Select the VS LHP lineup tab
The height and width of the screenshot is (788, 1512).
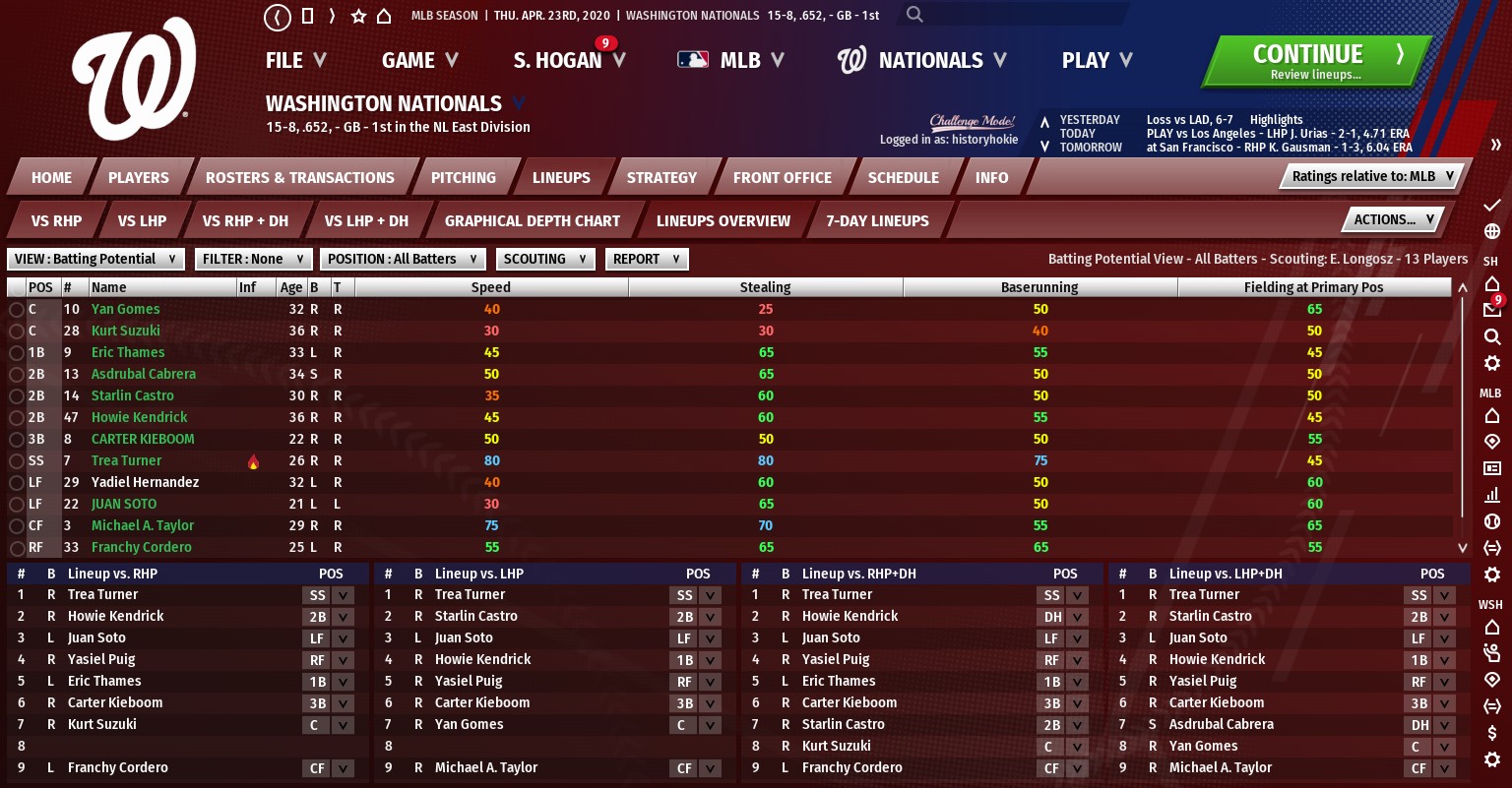[x=142, y=221]
